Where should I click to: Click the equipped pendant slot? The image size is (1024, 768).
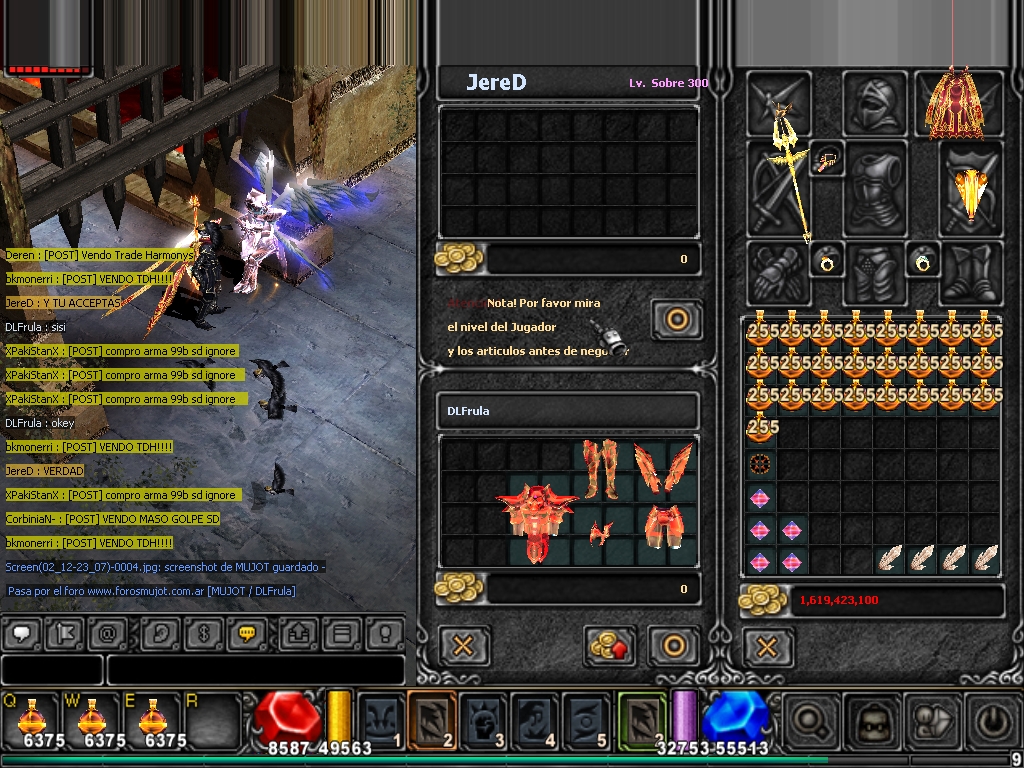click(x=828, y=159)
